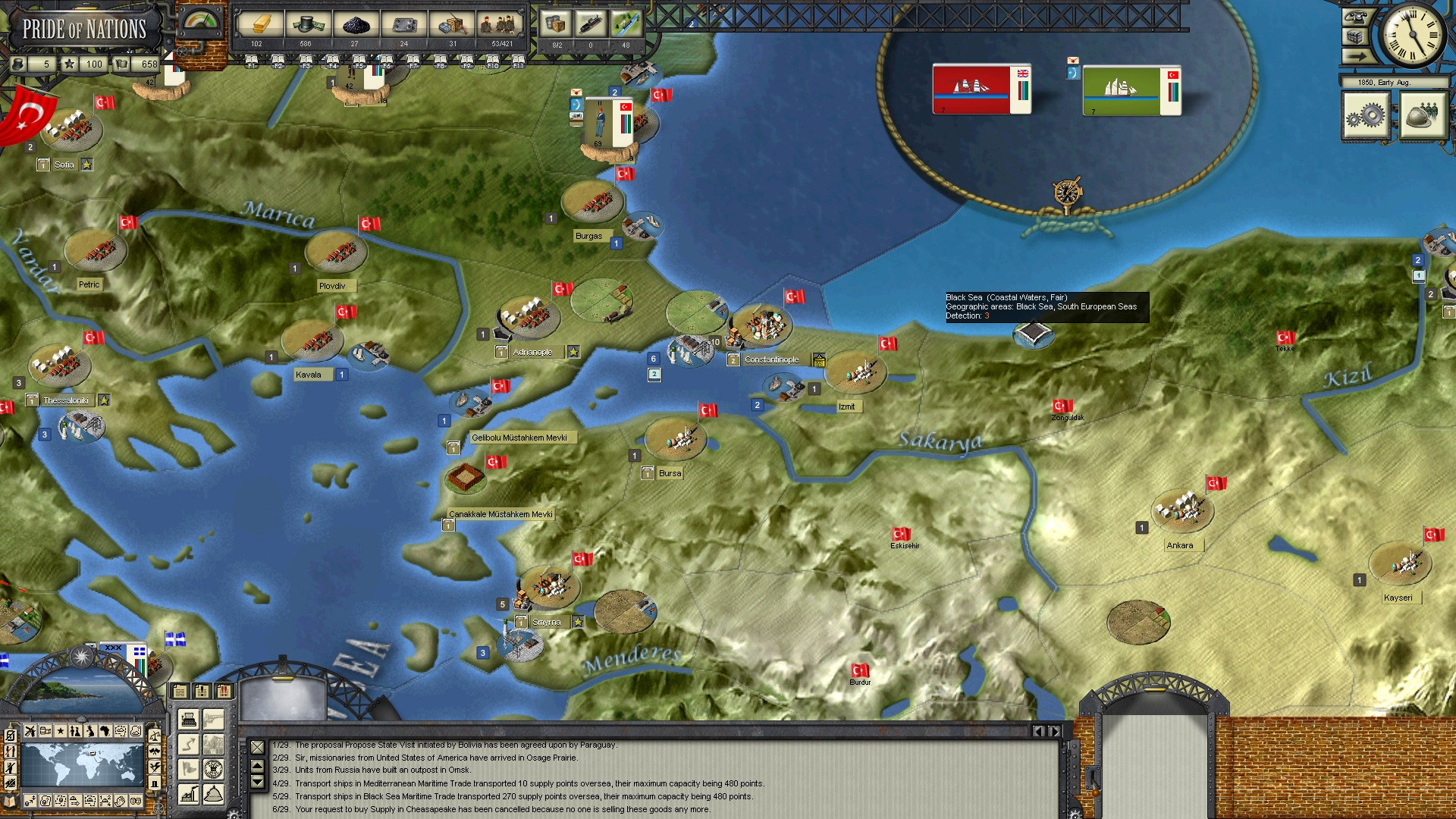Click the message log down arrow
Image resolution: width=1456 pixels, height=819 pixels.
point(257,782)
